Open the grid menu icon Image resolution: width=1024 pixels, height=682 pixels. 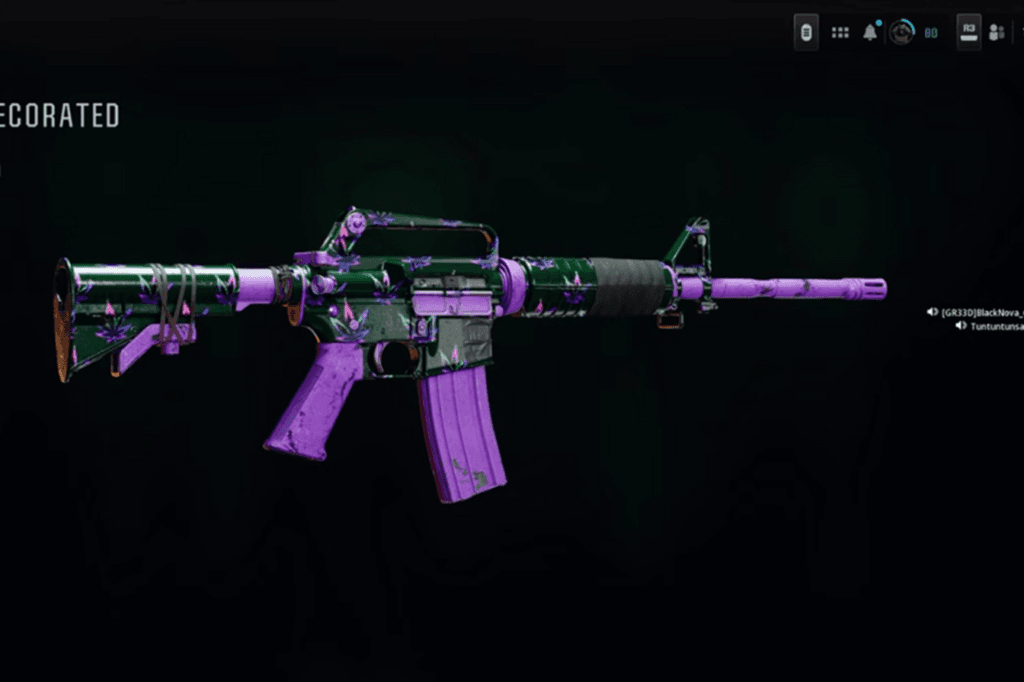[x=840, y=33]
